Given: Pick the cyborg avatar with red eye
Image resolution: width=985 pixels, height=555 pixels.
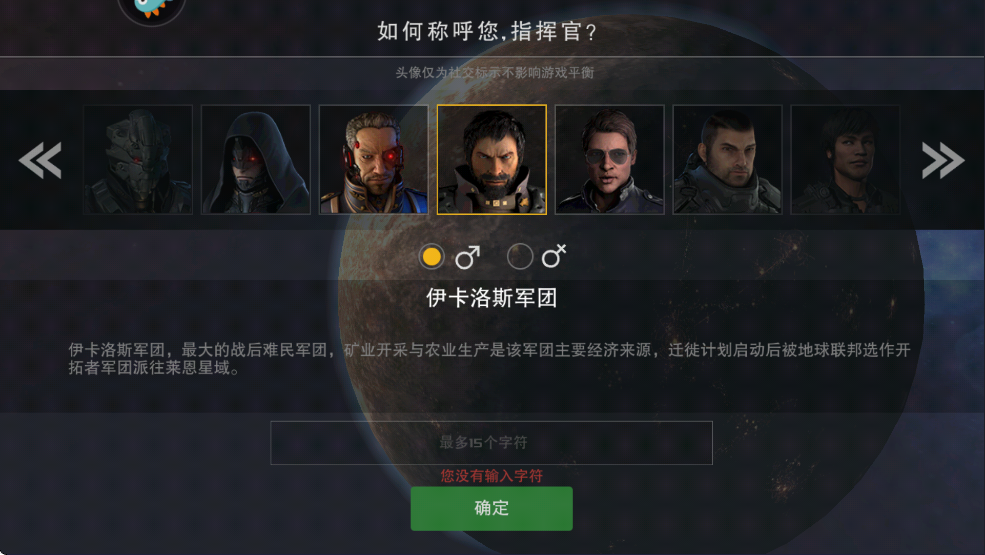Looking at the screenshot, I should [x=374, y=160].
